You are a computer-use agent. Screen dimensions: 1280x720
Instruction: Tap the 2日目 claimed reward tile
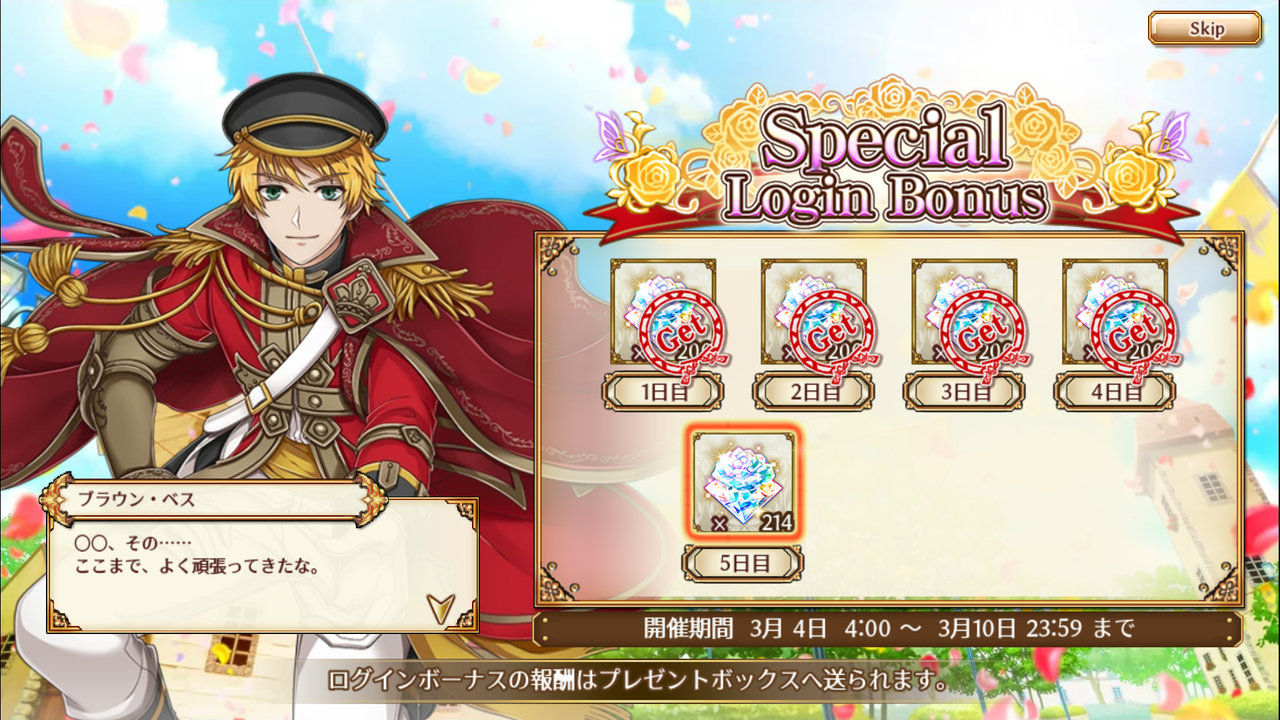coord(813,312)
